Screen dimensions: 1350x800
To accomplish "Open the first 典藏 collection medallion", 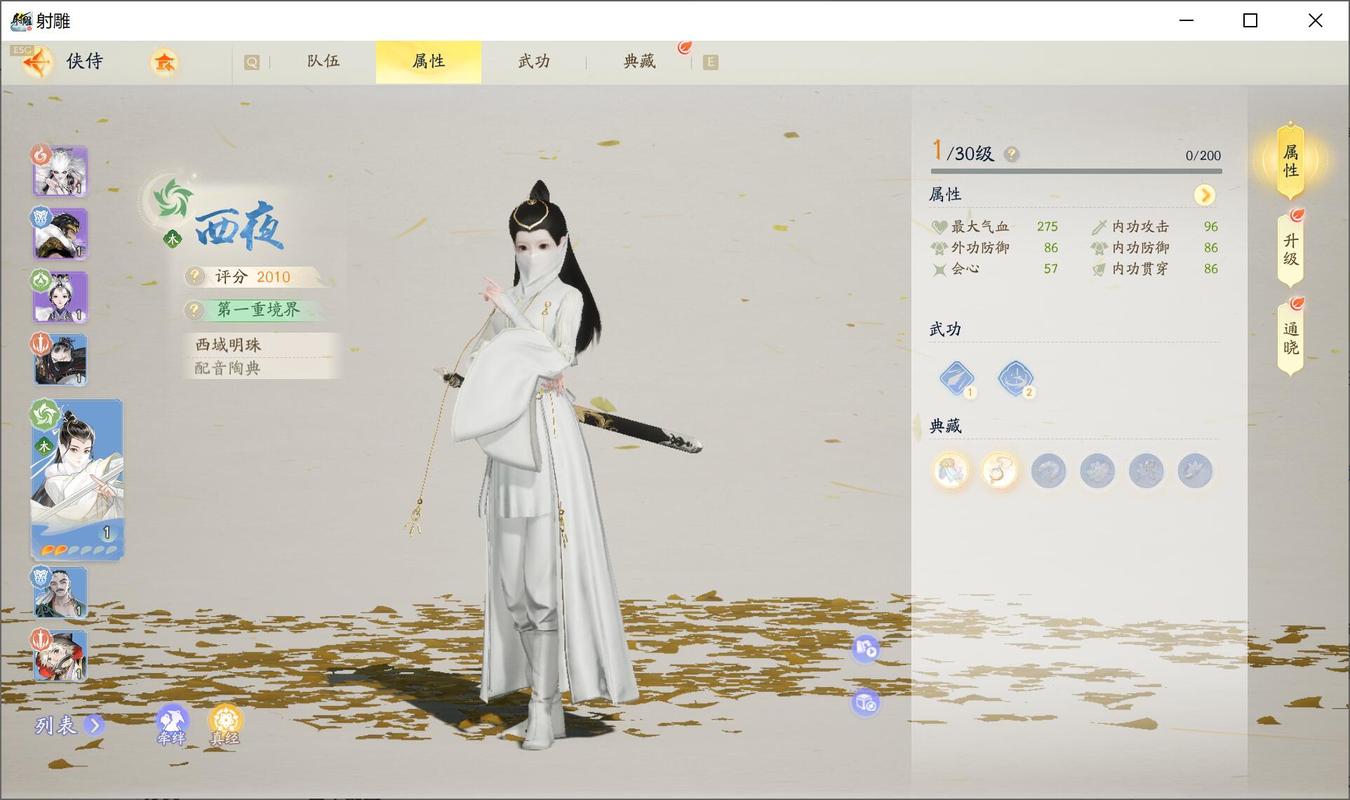I will click(x=949, y=470).
